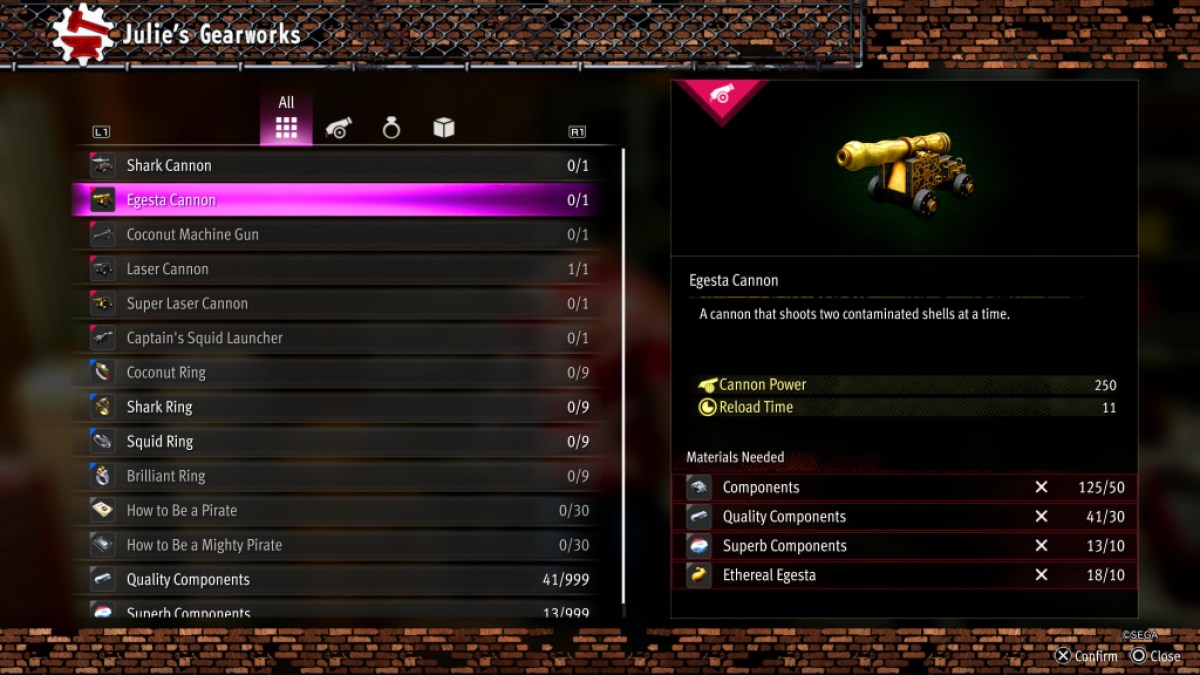
Task: Select Coconut Machine Gun from the list
Action: (x=340, y=235)
